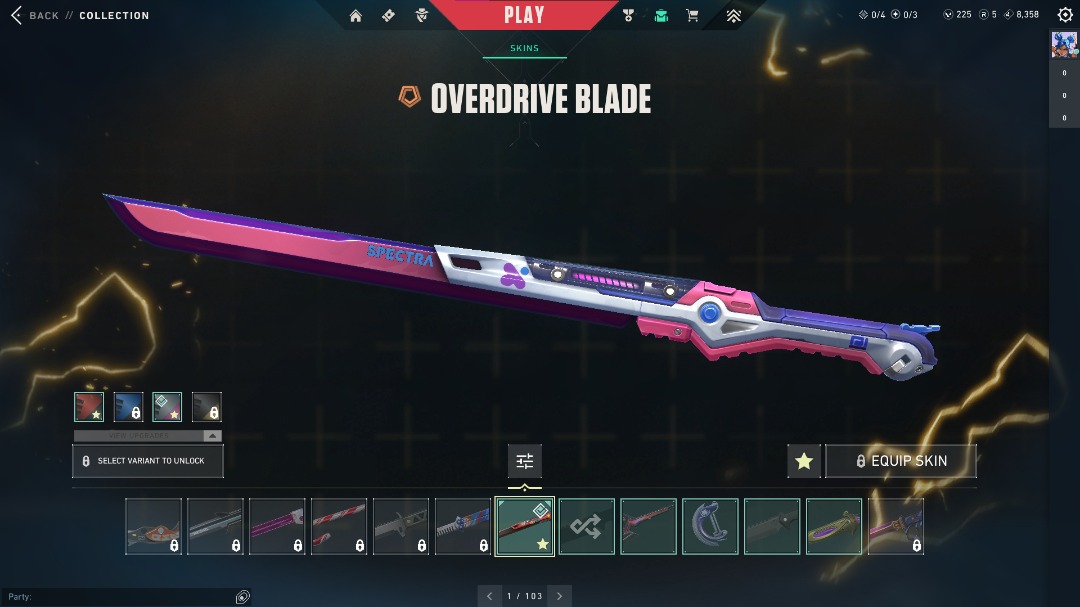Click the red PLAY button
1080x607 pixels.
(524, 15)
